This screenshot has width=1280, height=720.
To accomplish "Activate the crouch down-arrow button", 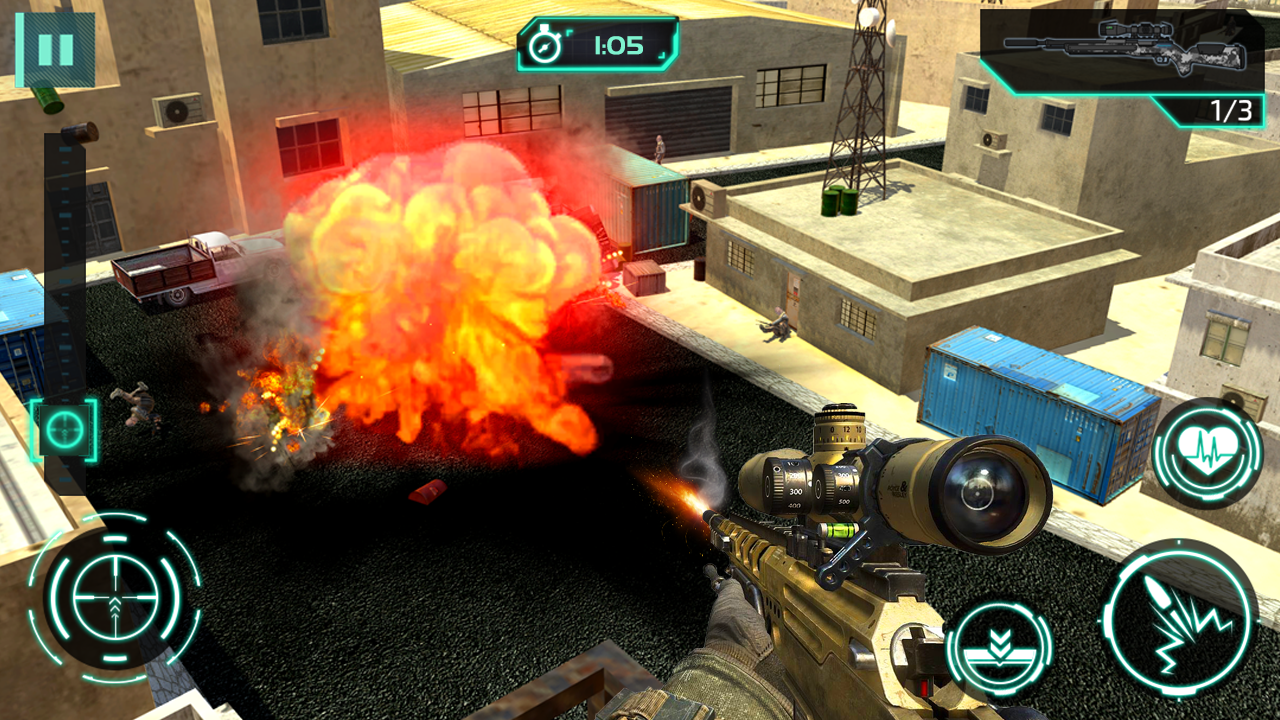I will click(x=998, y=650).
